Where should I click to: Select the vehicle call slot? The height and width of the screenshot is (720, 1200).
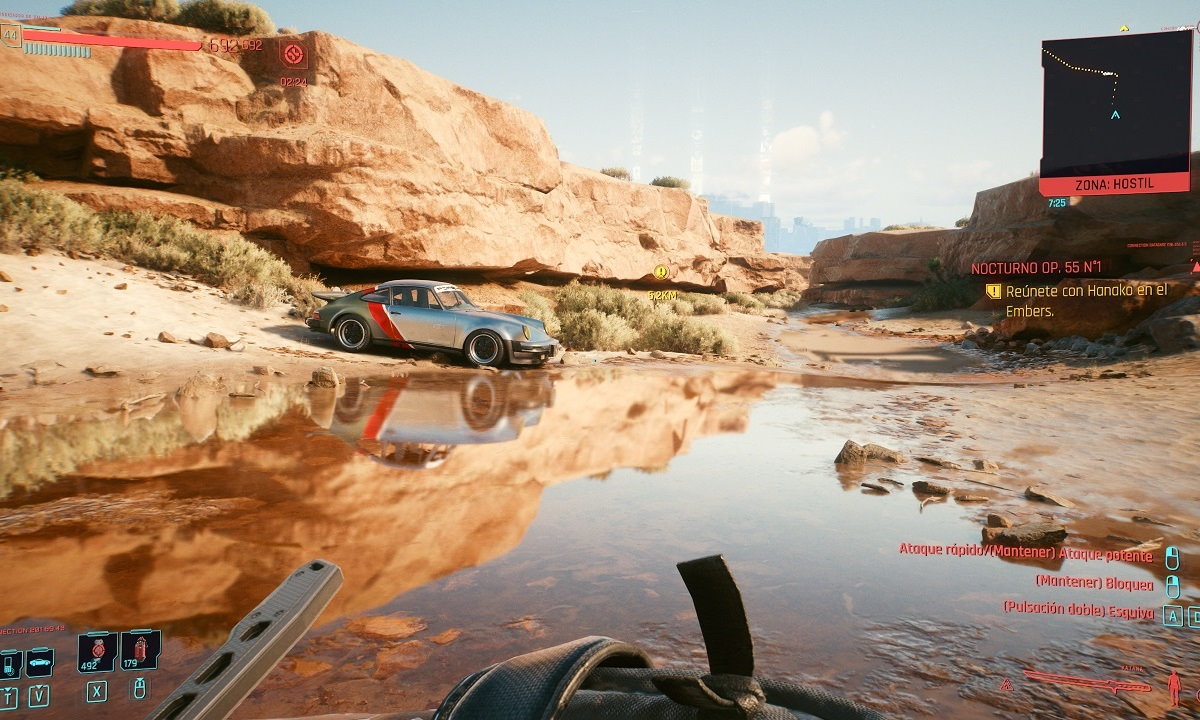(40, 662)
